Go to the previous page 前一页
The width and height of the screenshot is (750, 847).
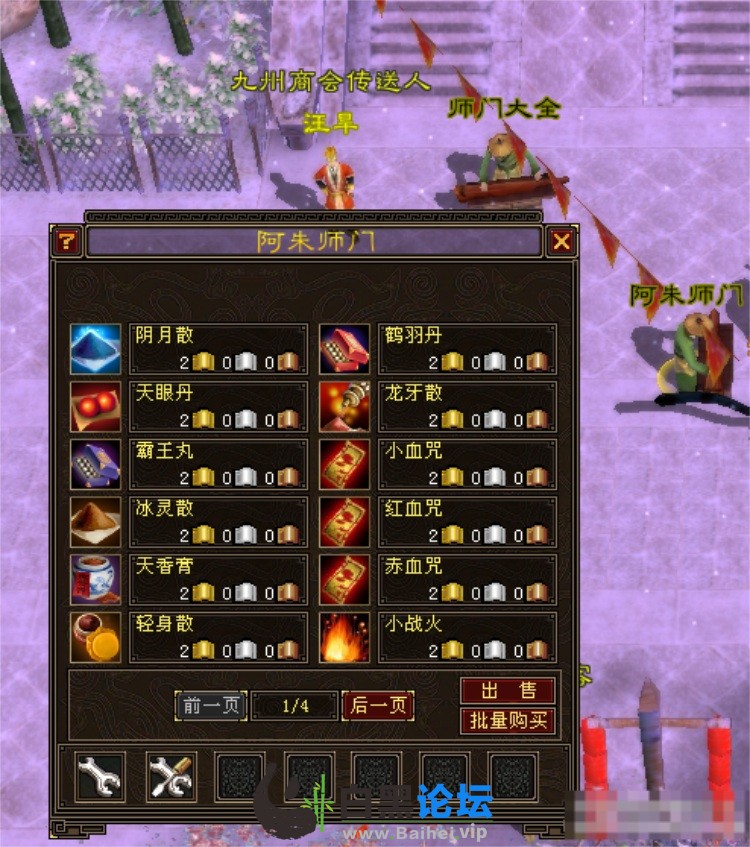211,706
